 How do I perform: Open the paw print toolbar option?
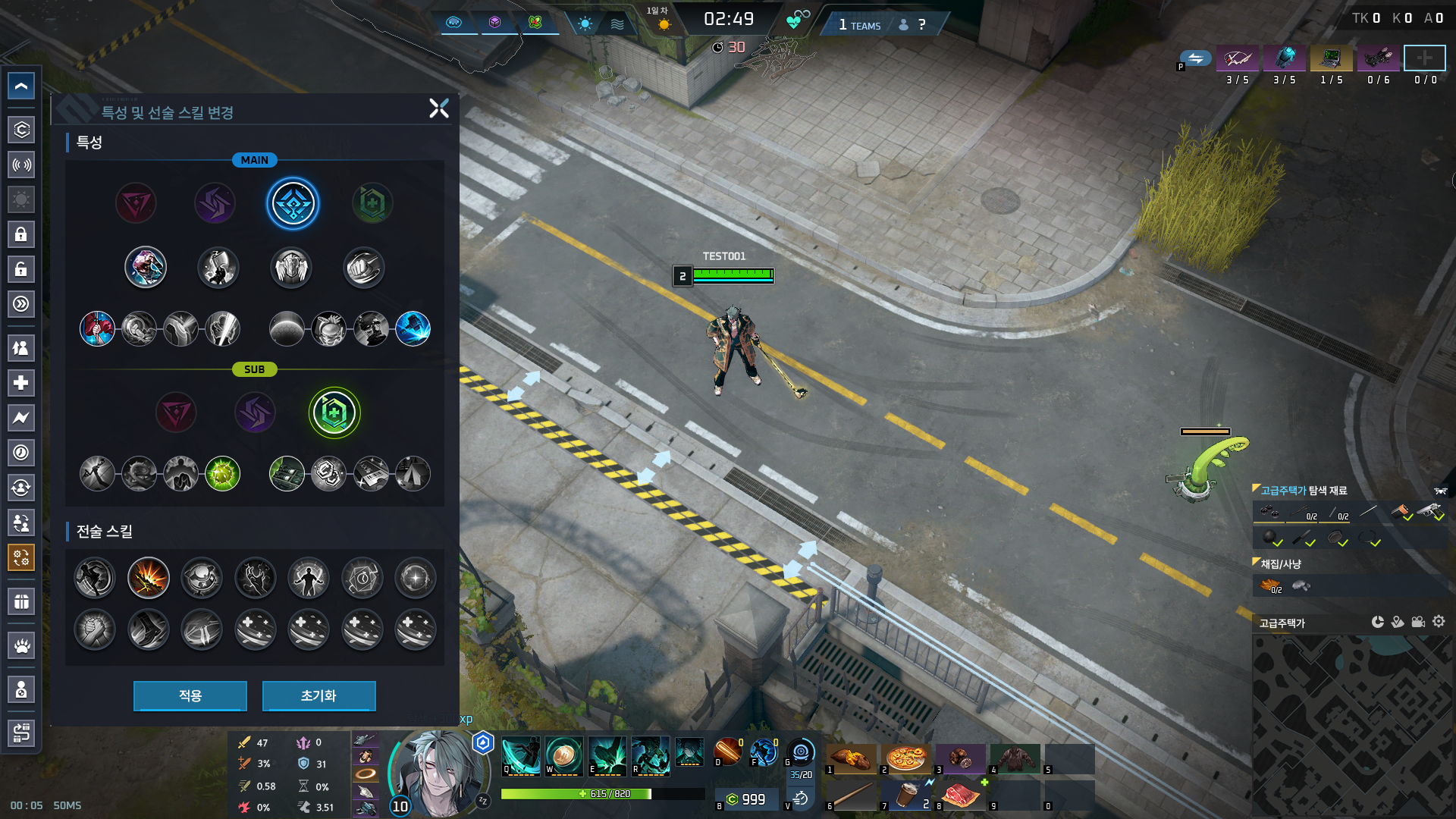coord(21,646)
